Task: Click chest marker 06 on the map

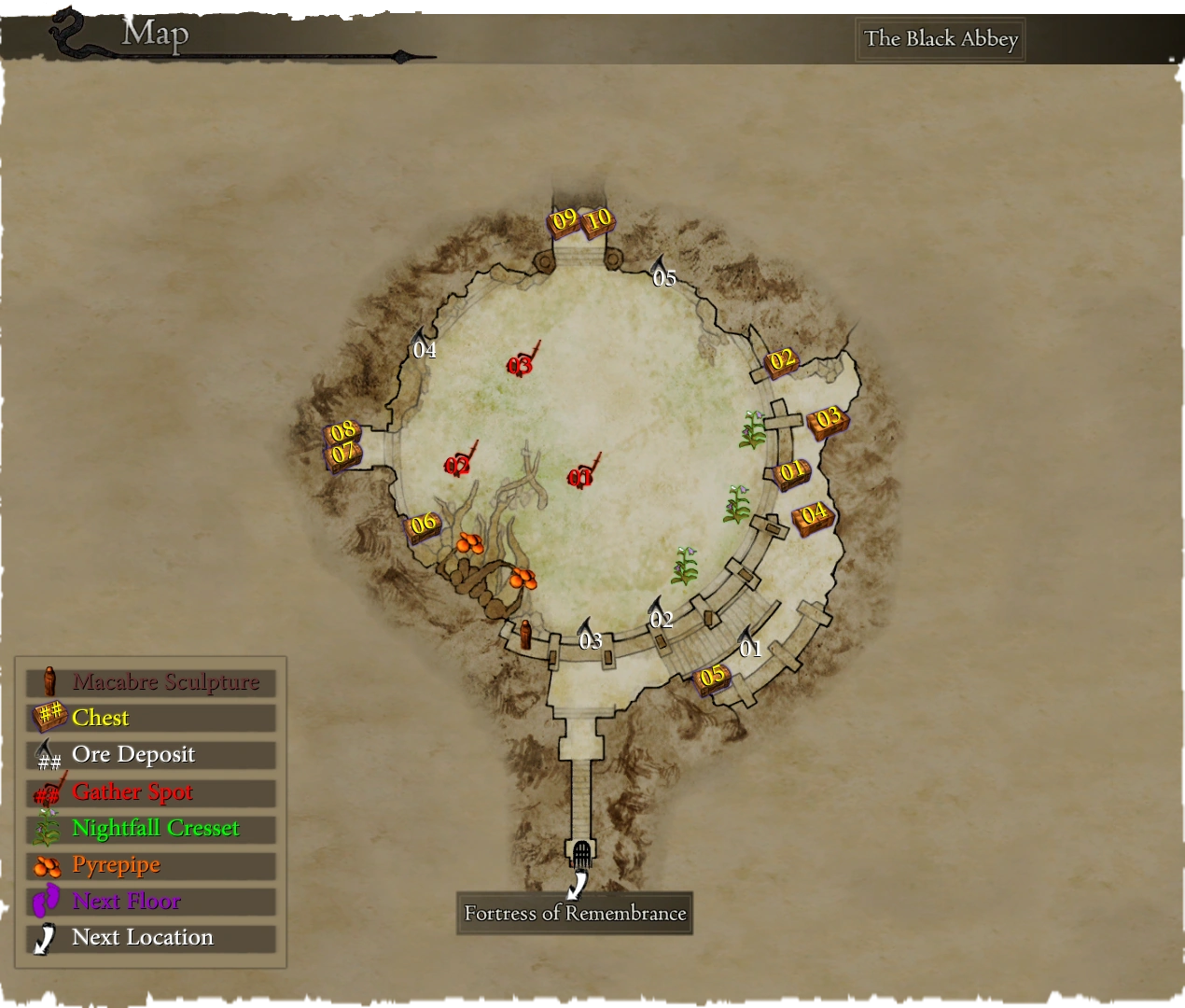Action: click(x=424, y=525)
